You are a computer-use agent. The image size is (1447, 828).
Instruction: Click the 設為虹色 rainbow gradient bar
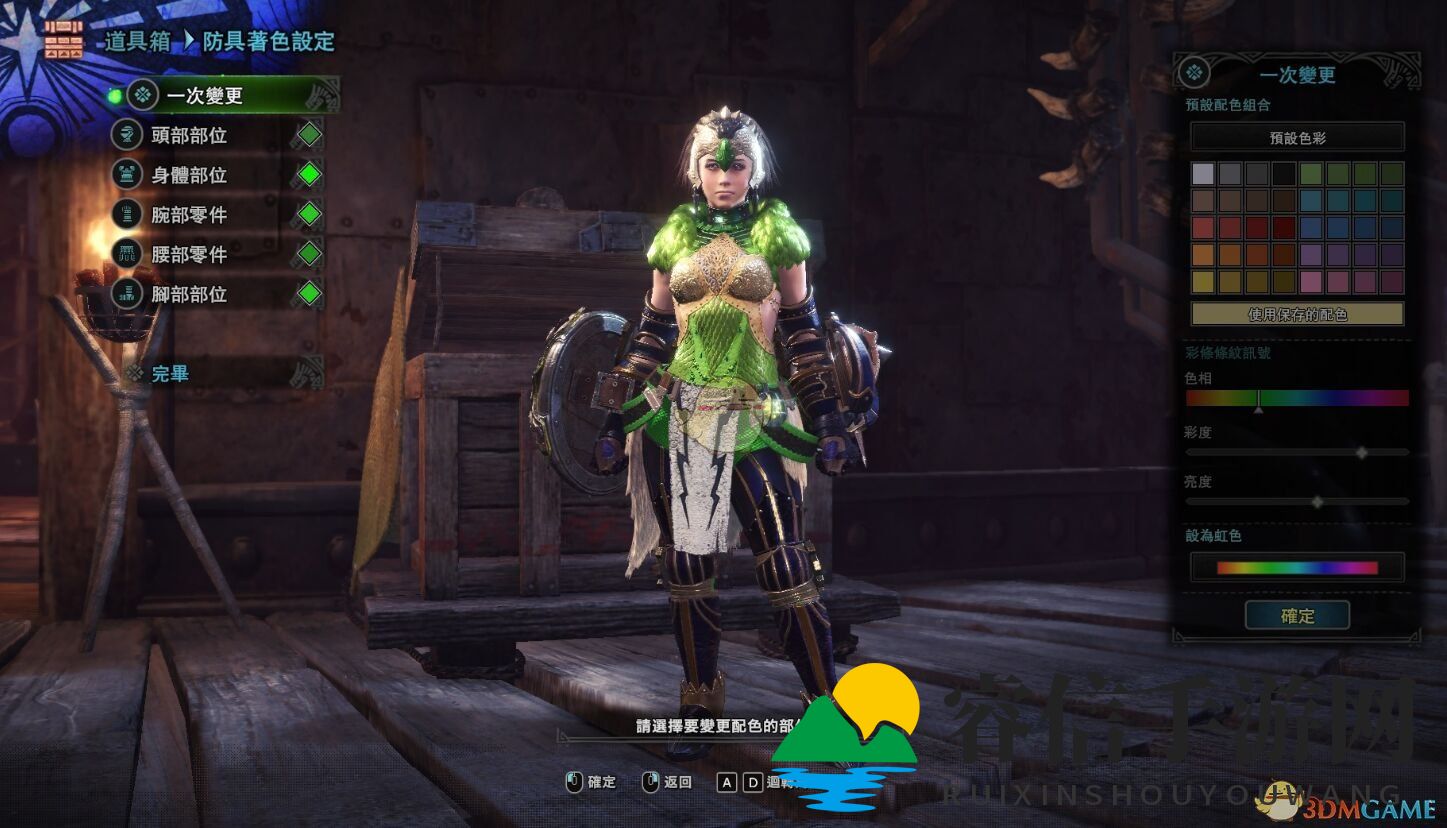click(1297, 567)
